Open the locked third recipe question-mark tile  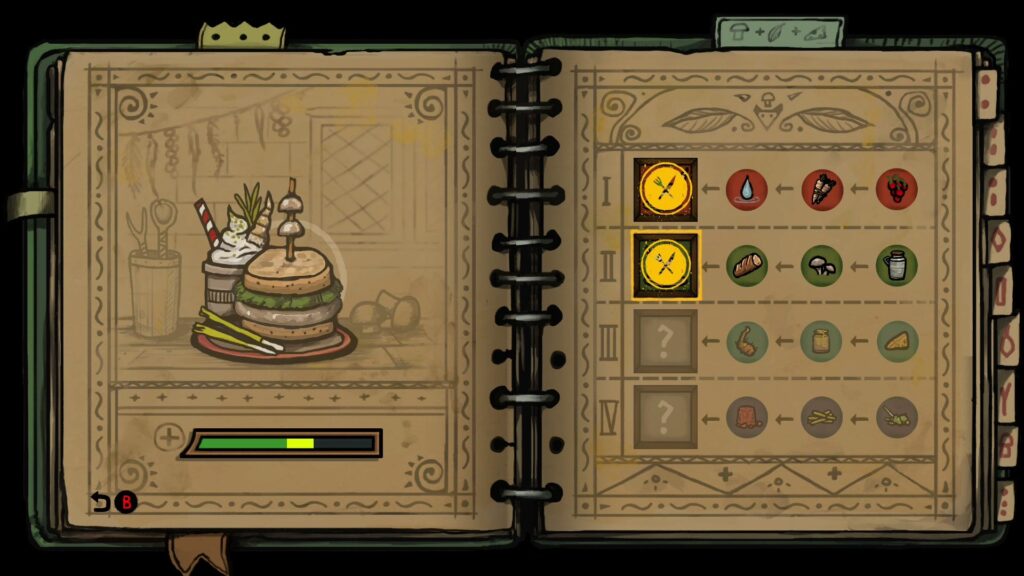coord(665,341)
